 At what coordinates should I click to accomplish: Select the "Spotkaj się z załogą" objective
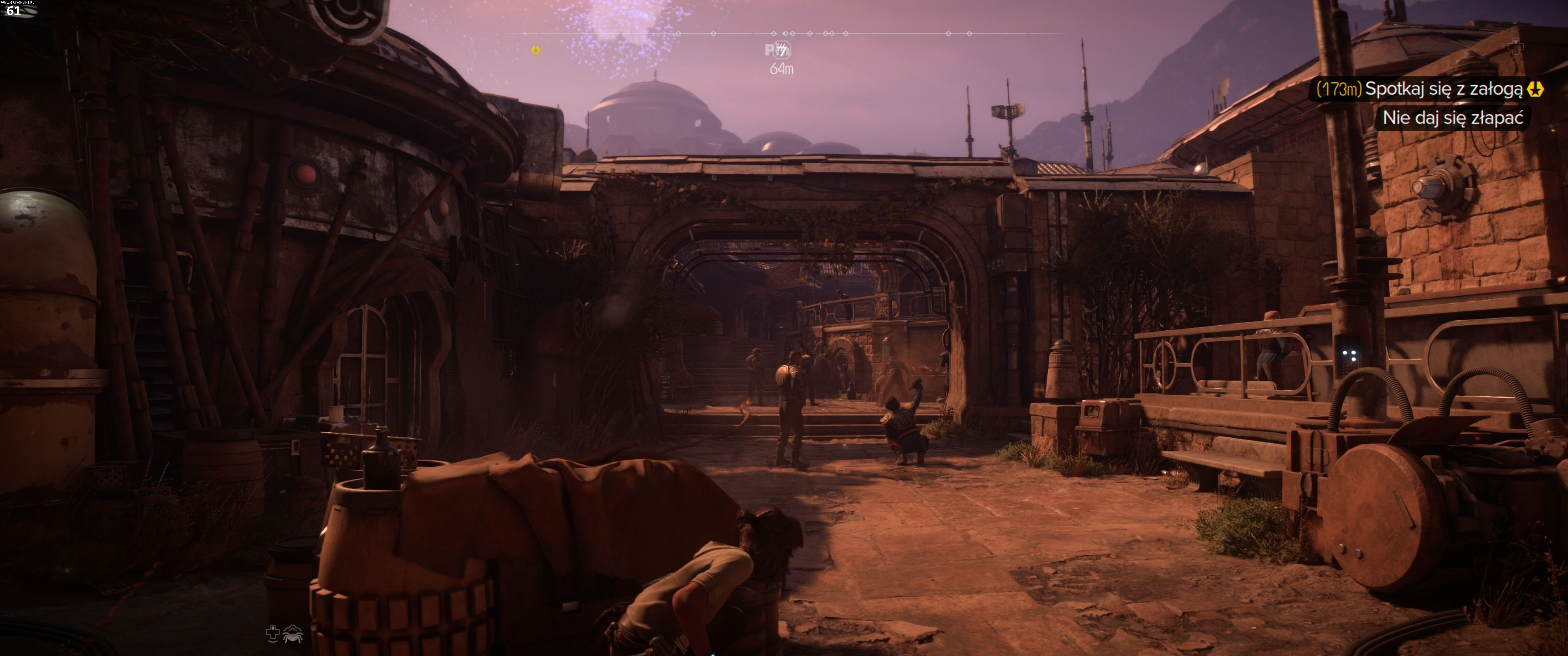click(1443, 89)
